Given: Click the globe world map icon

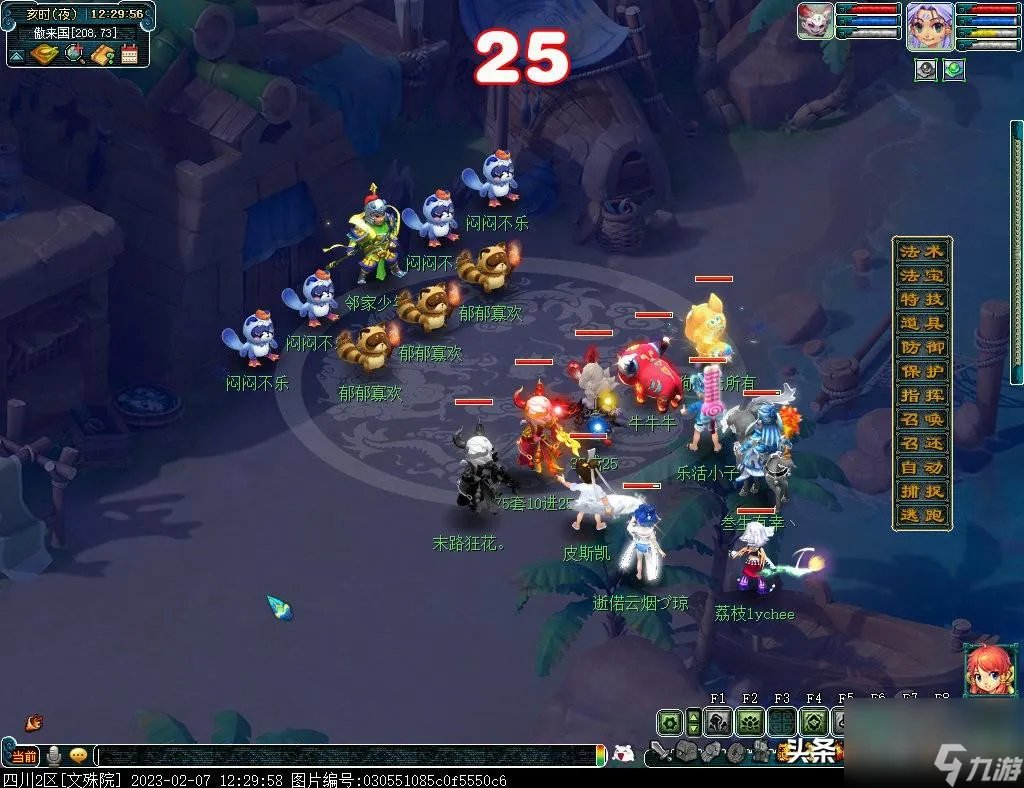Looking at the screenshot, I should (75, 54).
